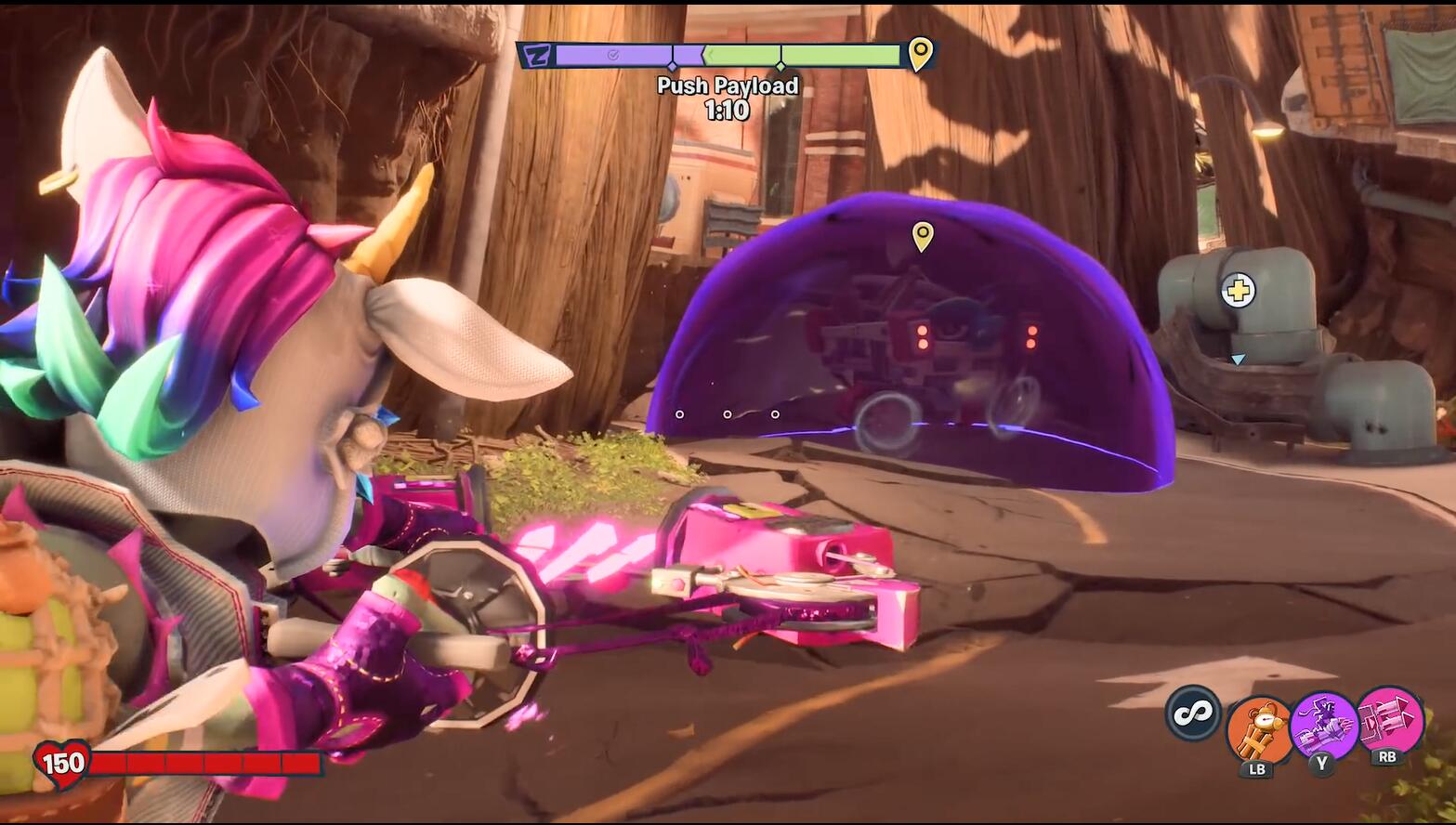Viewport: 1456px width, 825px height.
Task: Select the yellow destination pin on progress bar
Action: point(920,54)
